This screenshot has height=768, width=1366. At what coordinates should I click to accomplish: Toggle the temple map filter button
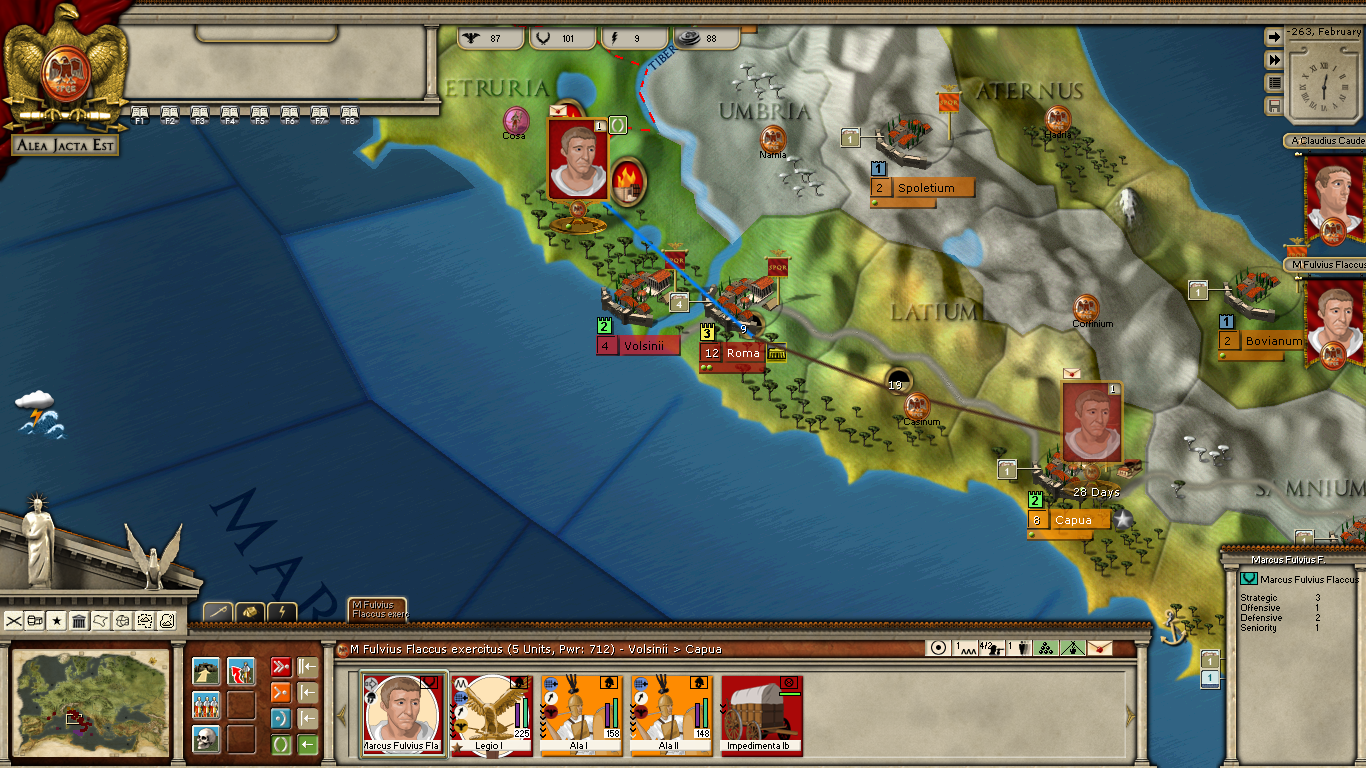coord(79,621)
